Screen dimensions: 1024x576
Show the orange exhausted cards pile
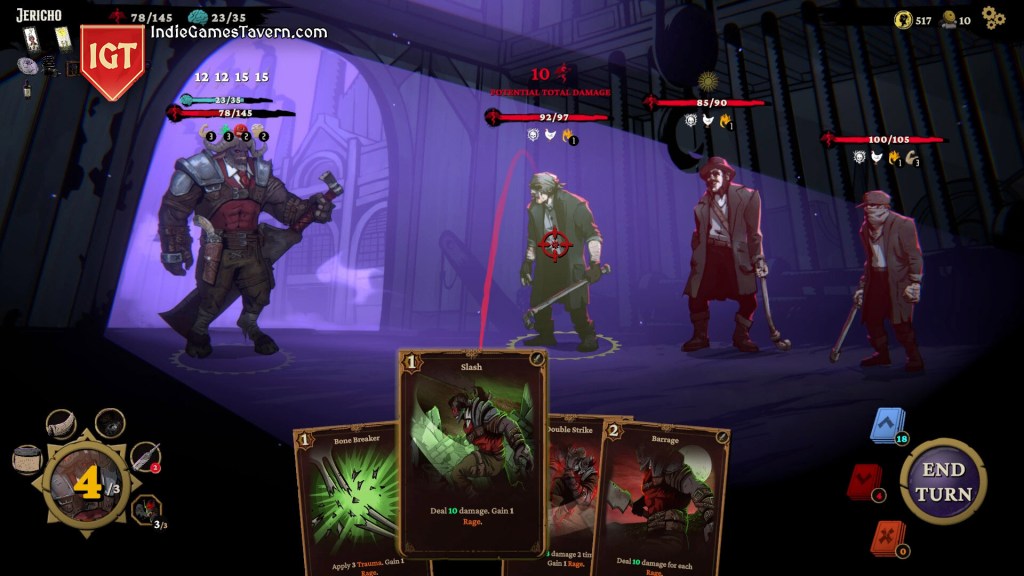(886, 538)
